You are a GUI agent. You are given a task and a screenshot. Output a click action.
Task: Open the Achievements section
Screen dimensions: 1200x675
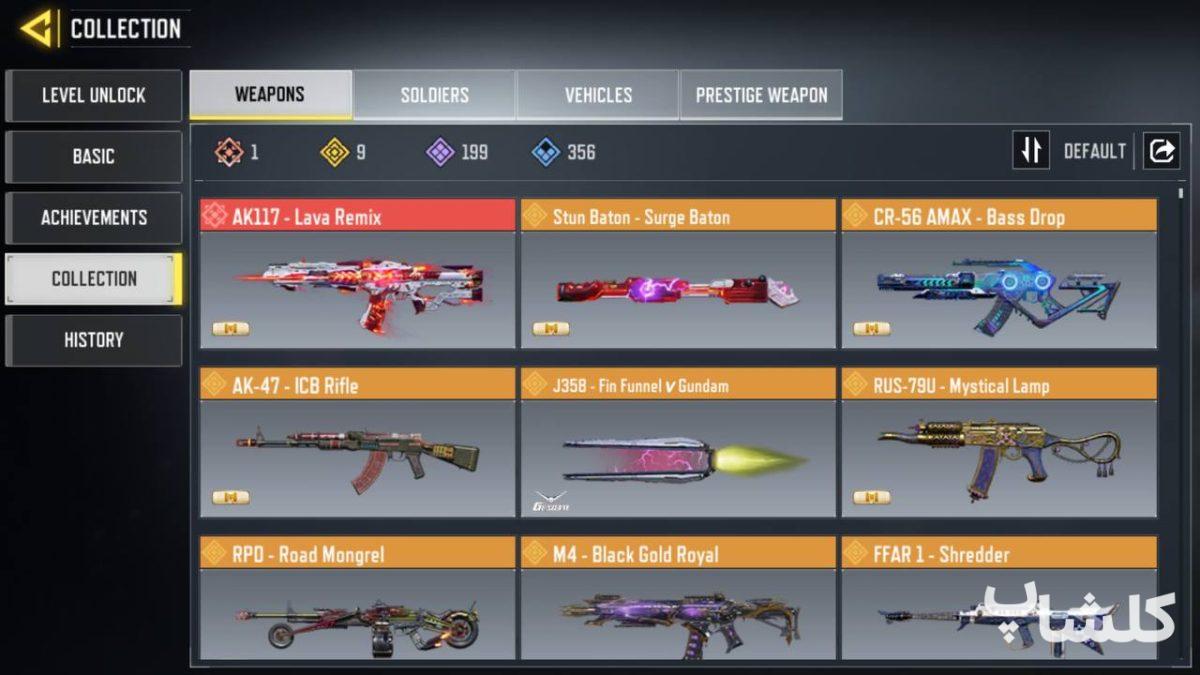click(x=93, y=218)
